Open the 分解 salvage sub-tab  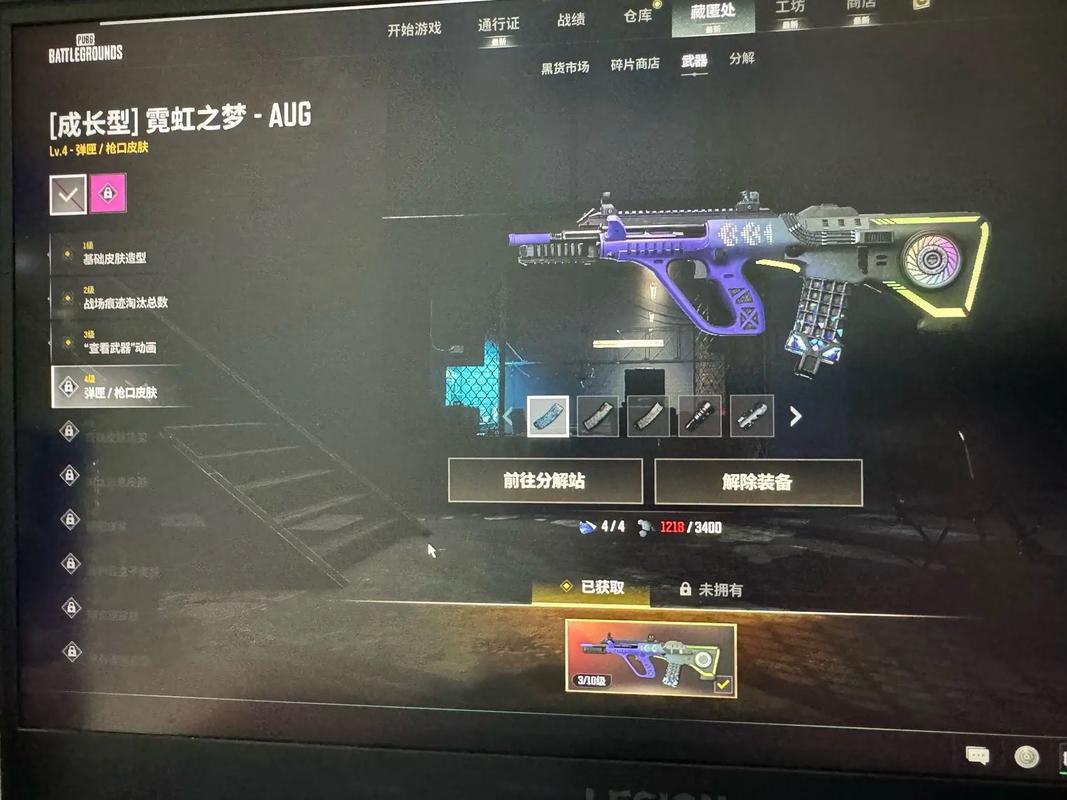click(x=742, y=58)
